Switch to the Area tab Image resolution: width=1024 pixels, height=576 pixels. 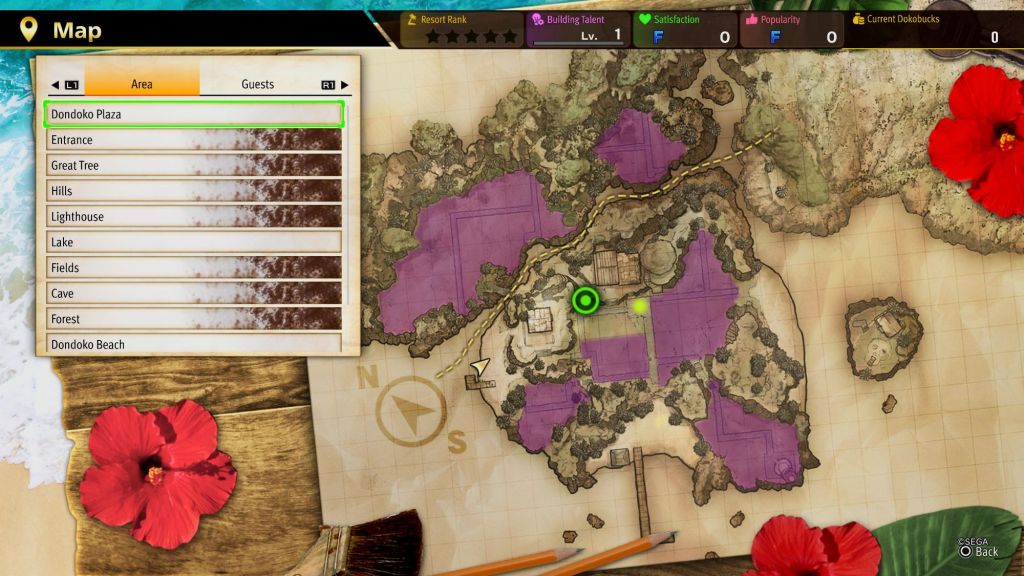pos(142,84)
